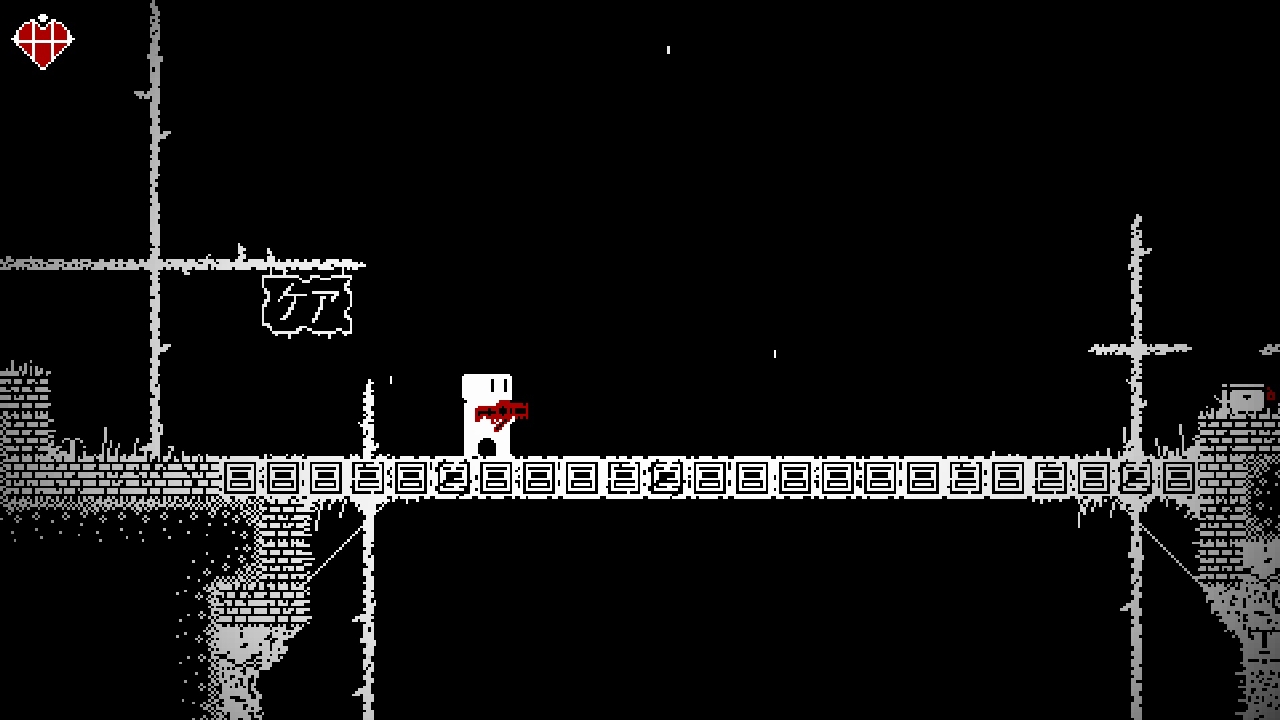Toggle the small white mailbox on the right ledge
Viewport: 1280px width, 720px height.
tap(1247, 400)
